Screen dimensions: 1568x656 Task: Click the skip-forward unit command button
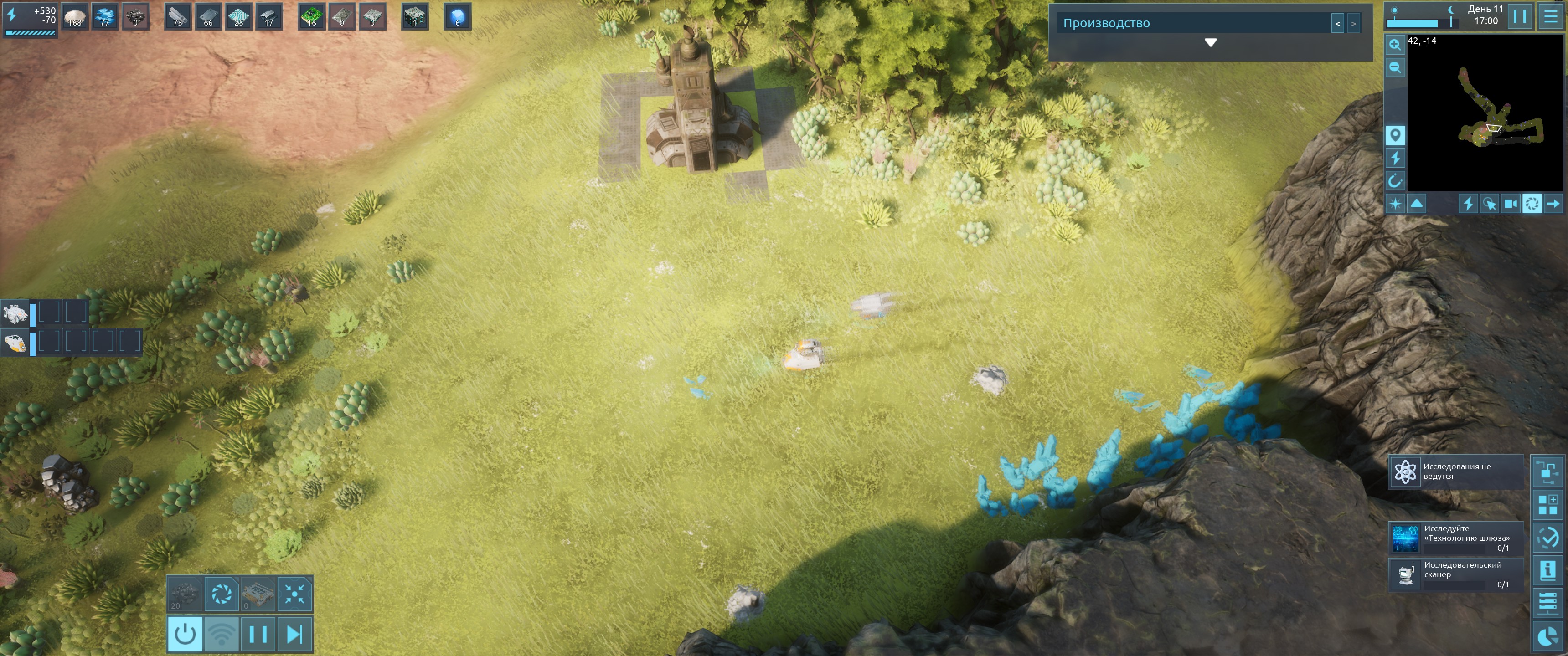(x=294, y=634)
